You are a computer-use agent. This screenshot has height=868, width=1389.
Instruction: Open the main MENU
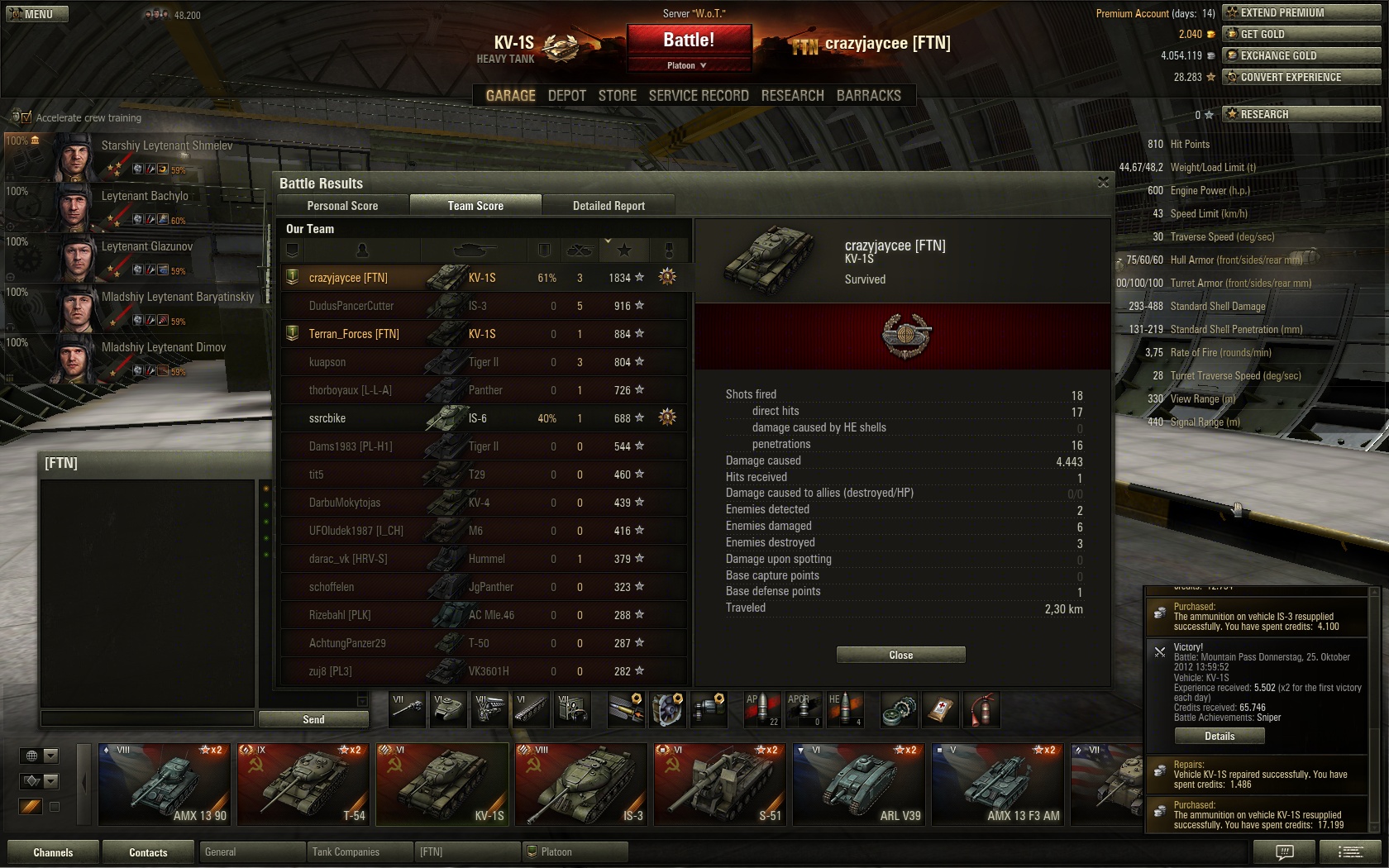pyautogui.click(x=37, y=14)
